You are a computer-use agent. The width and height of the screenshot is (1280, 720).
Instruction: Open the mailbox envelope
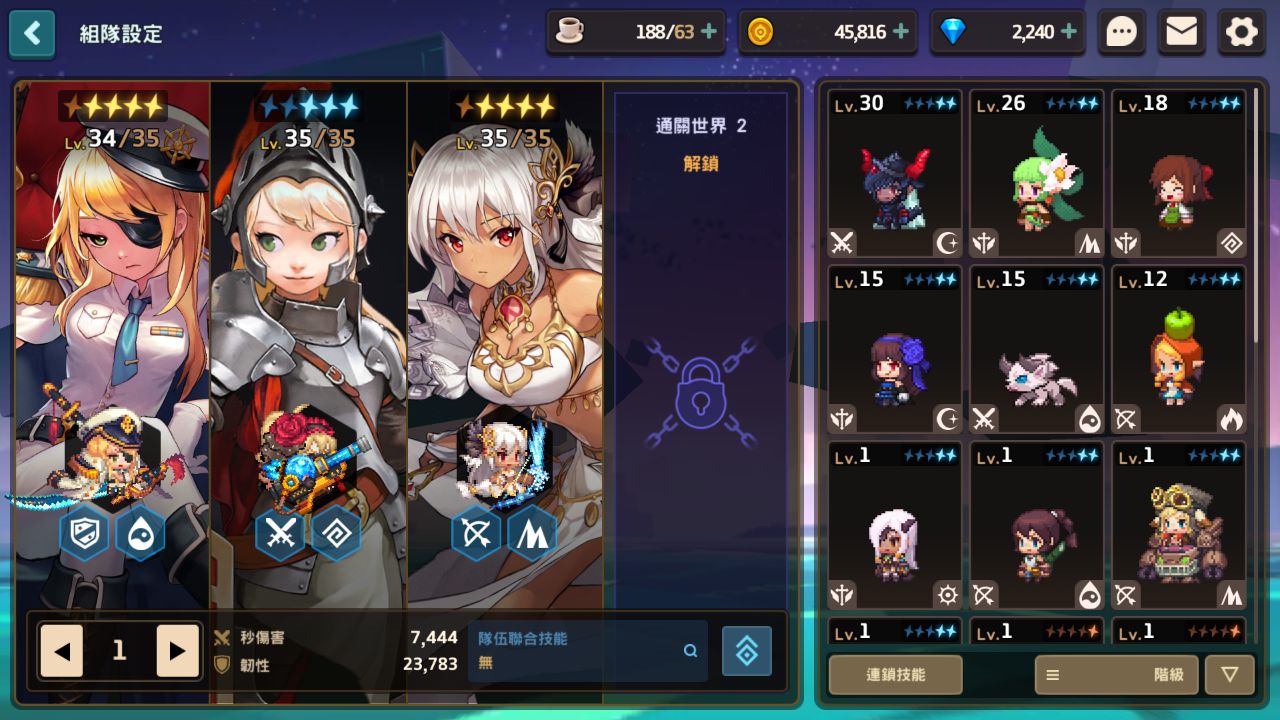(x=1181, y=33)
